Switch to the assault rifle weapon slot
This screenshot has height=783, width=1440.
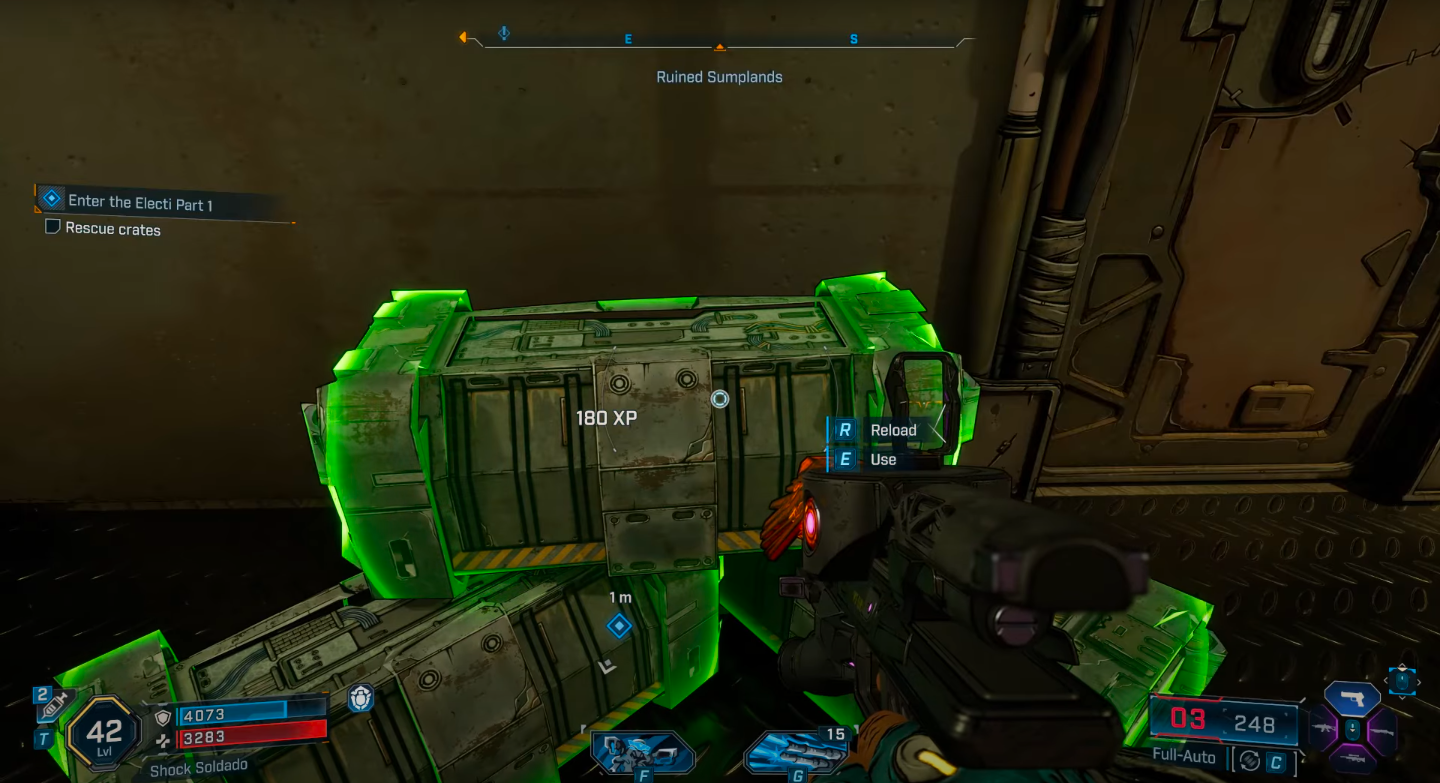1324,729
